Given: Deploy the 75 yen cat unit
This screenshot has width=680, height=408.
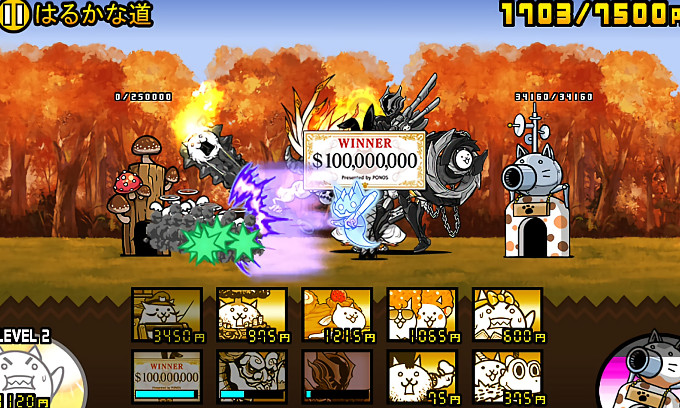Looking at the screenshot, I should coord(422,376).
